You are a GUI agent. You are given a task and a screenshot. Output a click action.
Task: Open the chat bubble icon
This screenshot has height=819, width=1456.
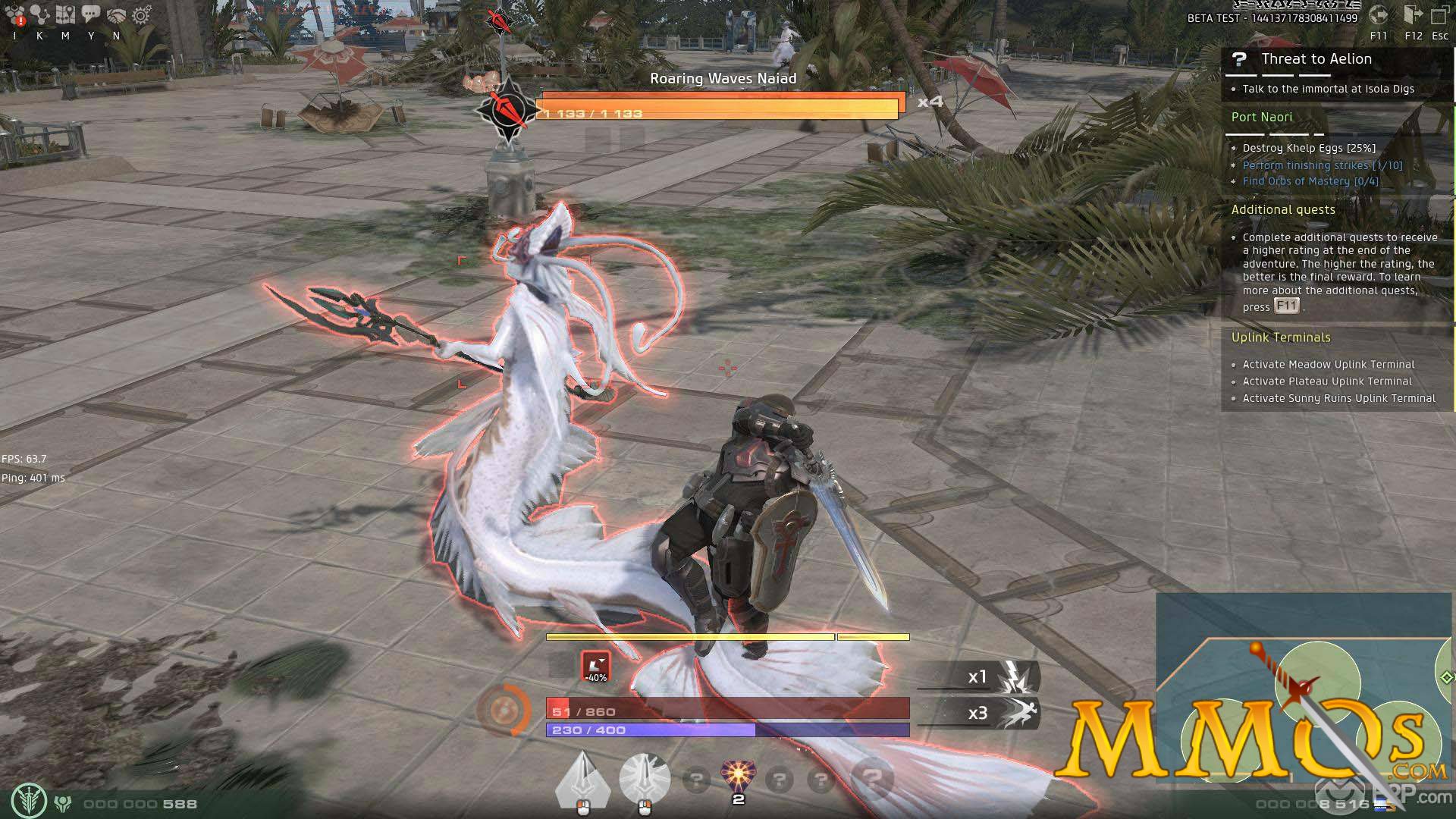click(90, 11)
